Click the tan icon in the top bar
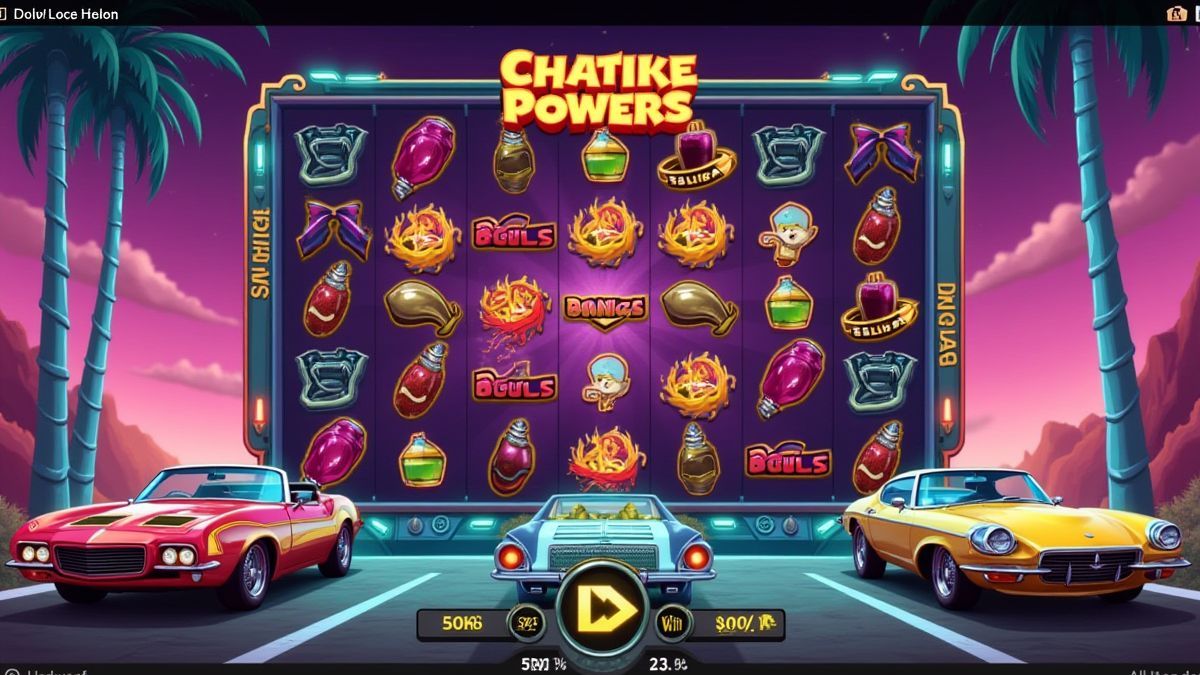 pyautogui.click(x=1176, y=13)
